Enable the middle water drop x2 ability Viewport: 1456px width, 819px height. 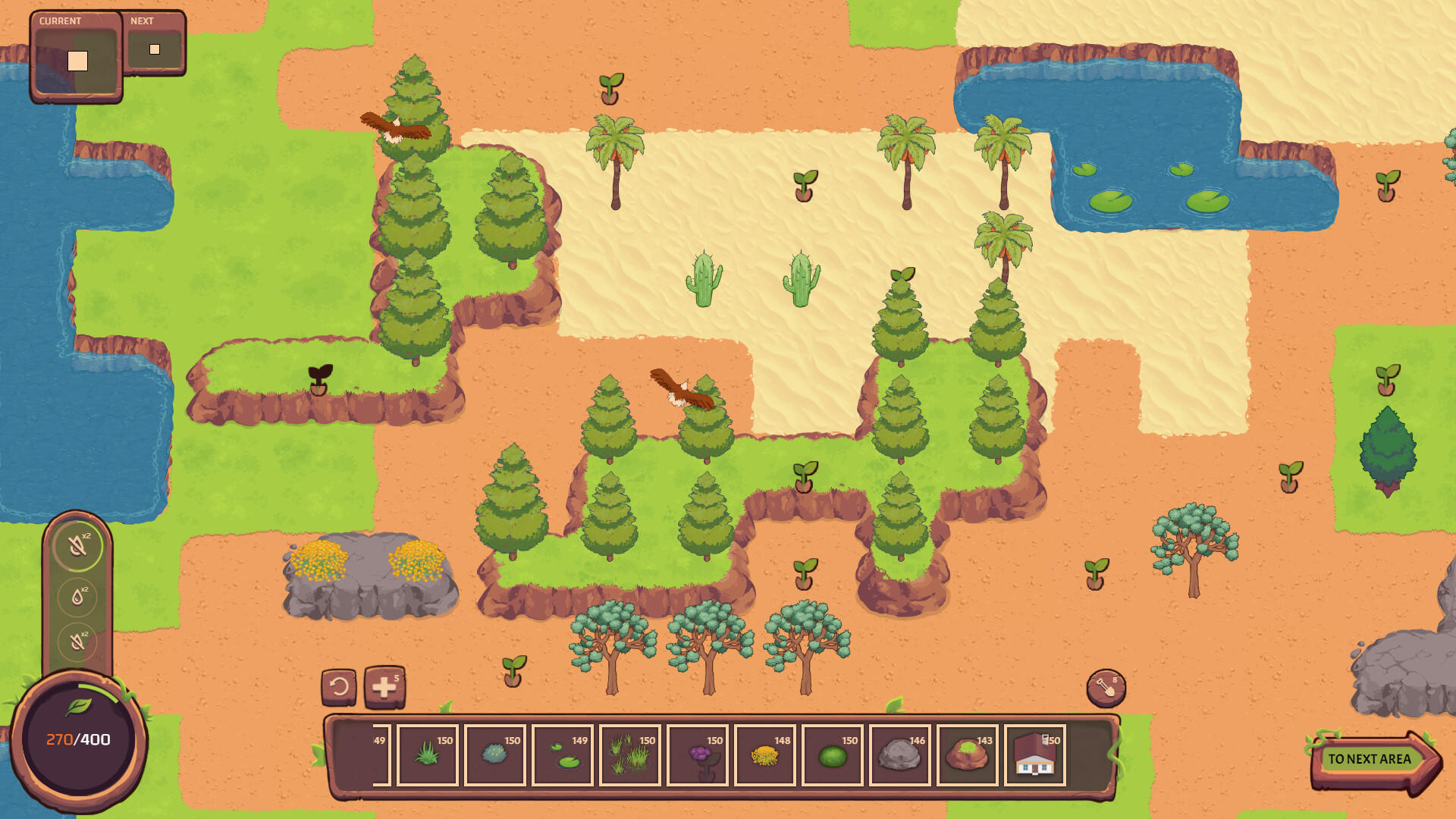tap(76, 596)
